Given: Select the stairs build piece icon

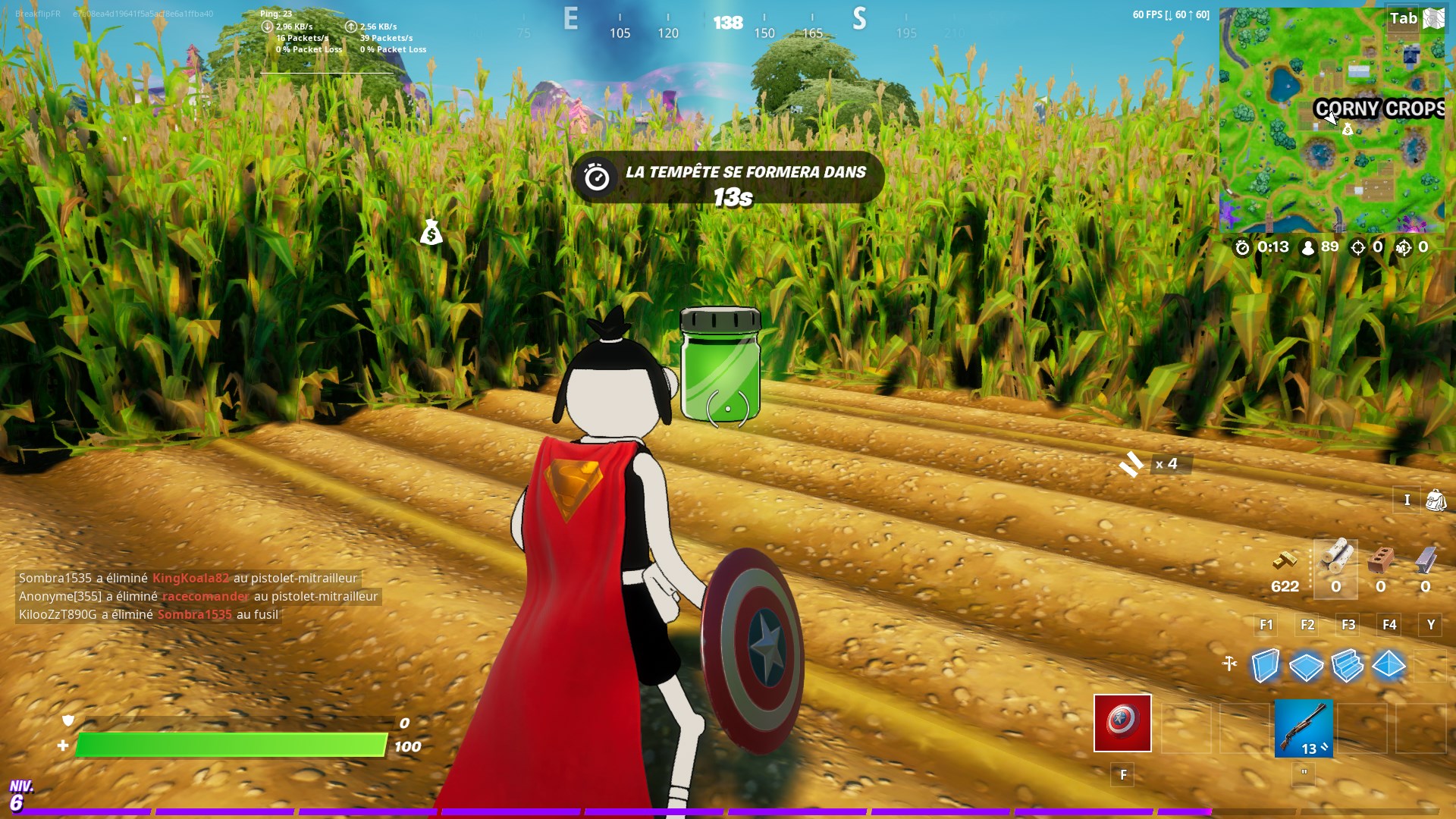Looking at the screenshot, I should point(1346,666).
